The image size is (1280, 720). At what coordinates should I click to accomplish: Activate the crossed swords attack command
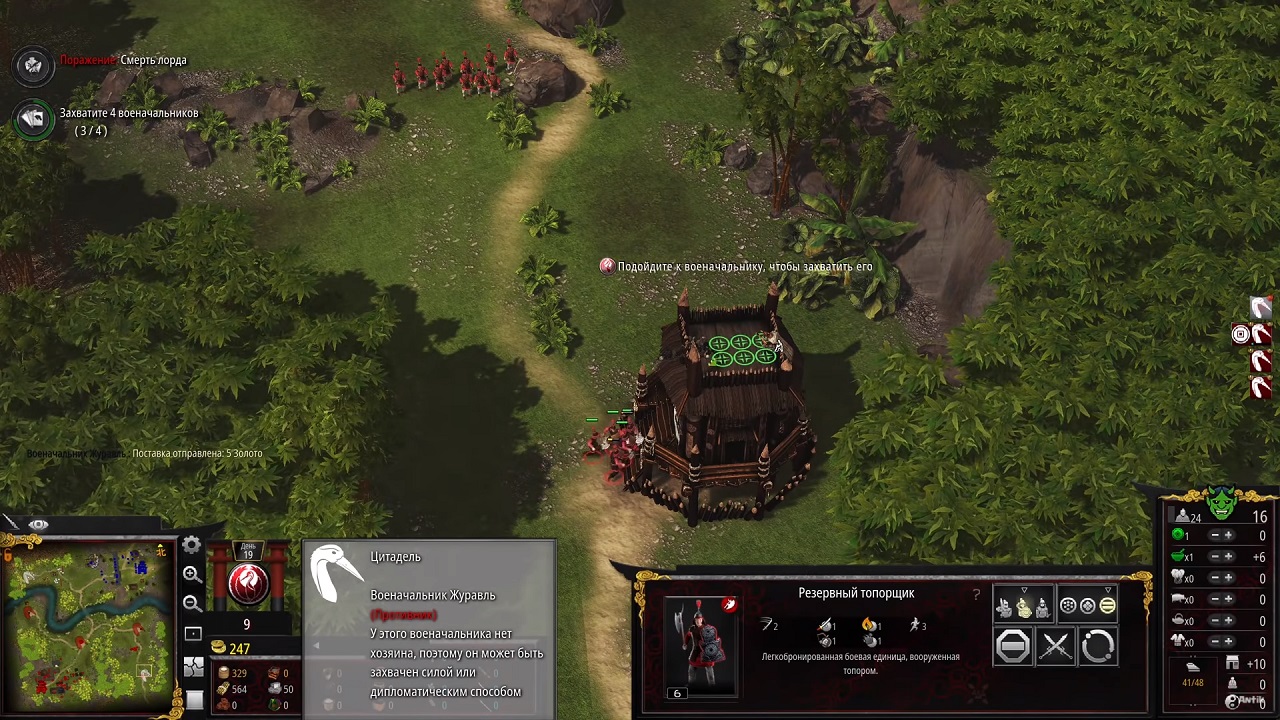coord(1055,647)
